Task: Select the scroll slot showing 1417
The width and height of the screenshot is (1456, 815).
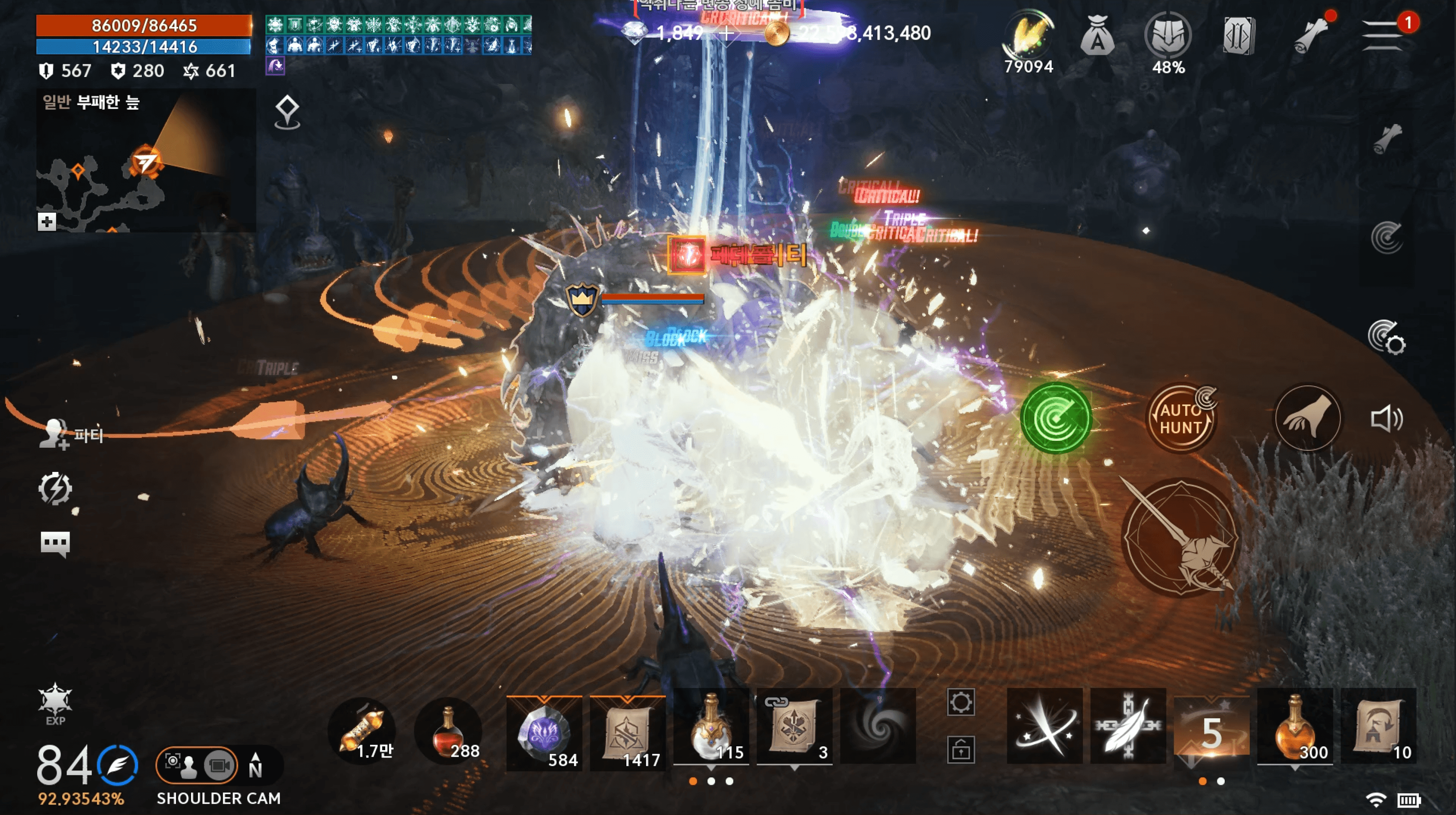Action: 627,731
